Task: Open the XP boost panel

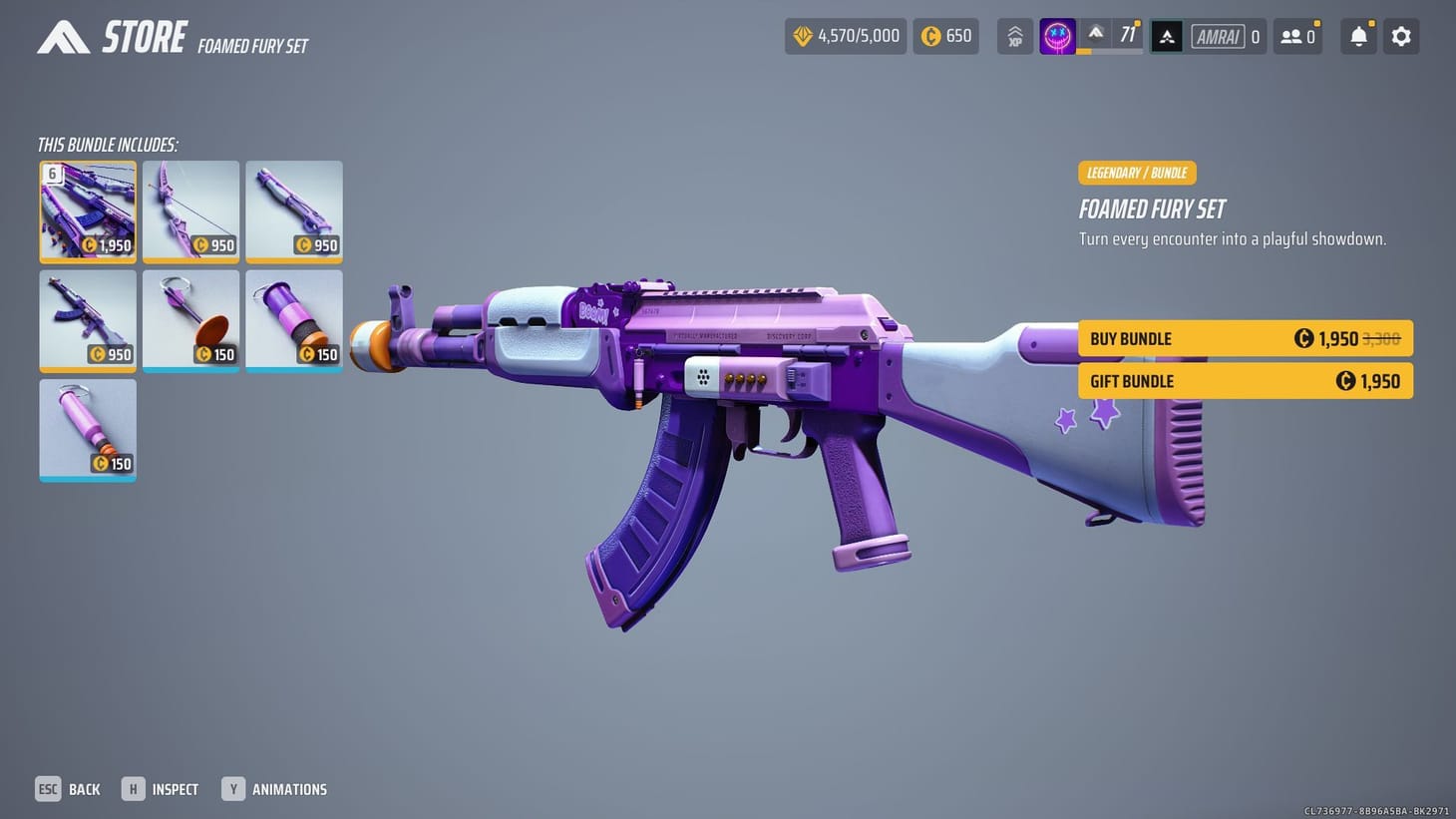Action: coord(1014,36)
